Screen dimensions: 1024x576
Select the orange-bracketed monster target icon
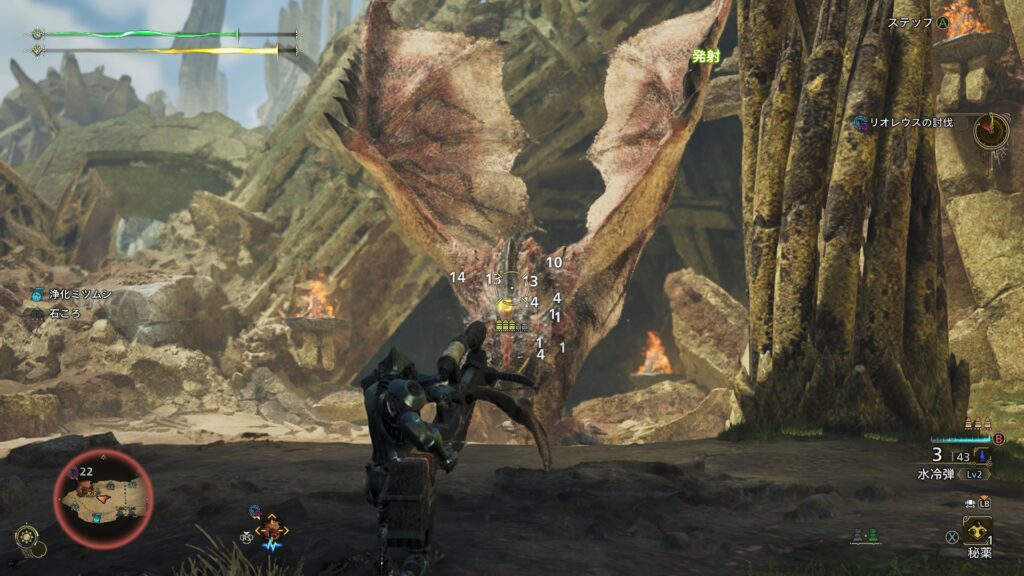coord(272,528)
